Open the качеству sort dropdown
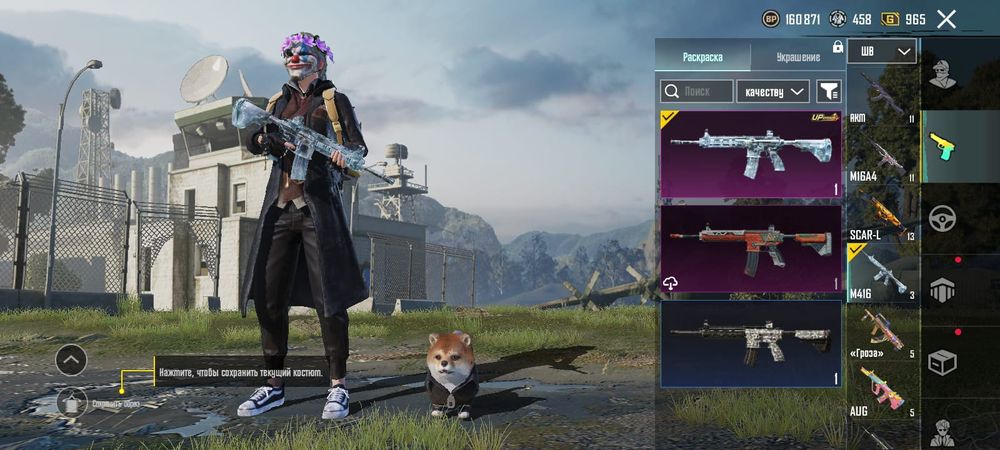Image resolution: width=1000 pixels, height=450 pixels. pos(773,91)
